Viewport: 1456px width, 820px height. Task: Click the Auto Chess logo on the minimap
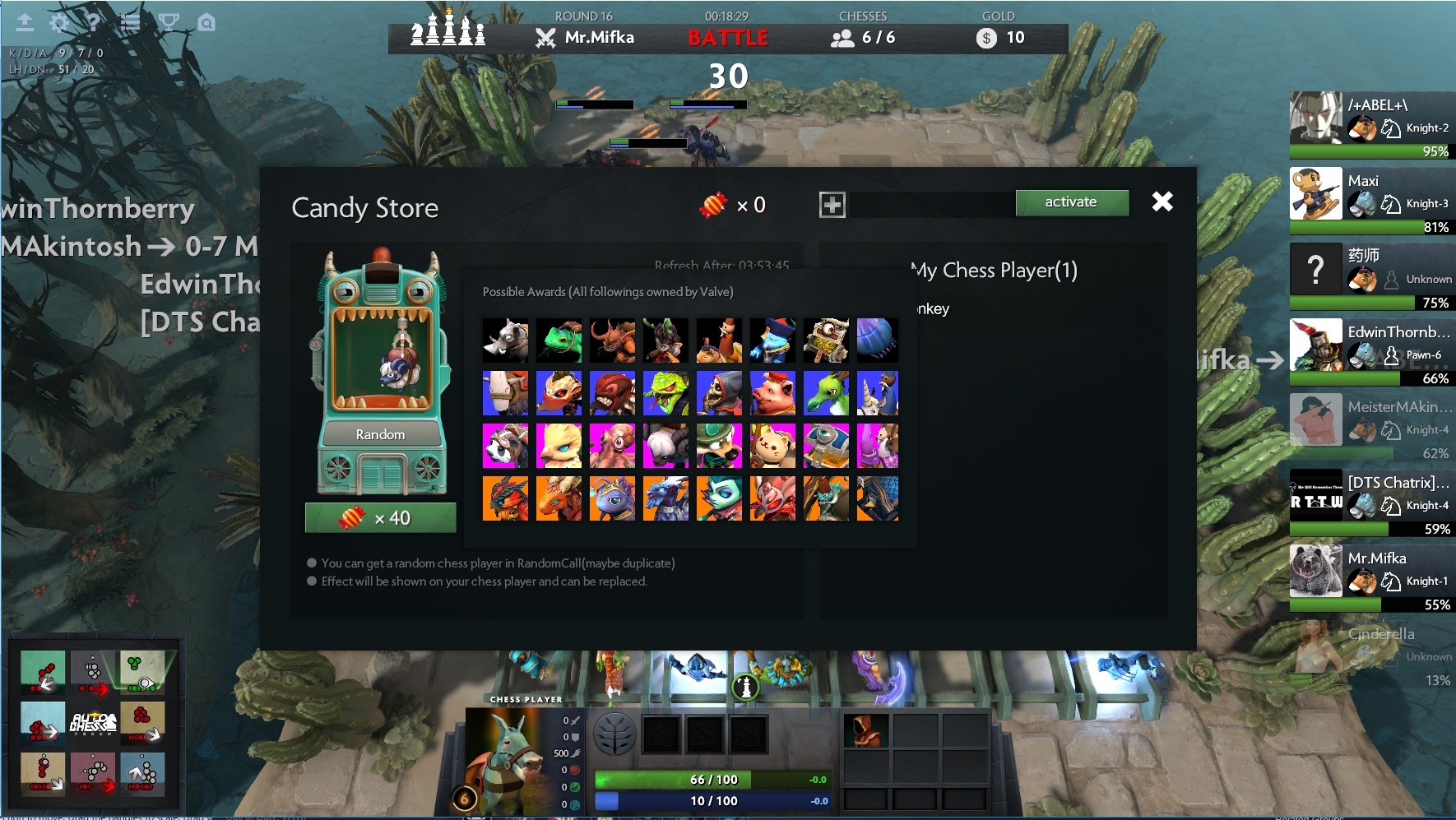tap(94, 724)
